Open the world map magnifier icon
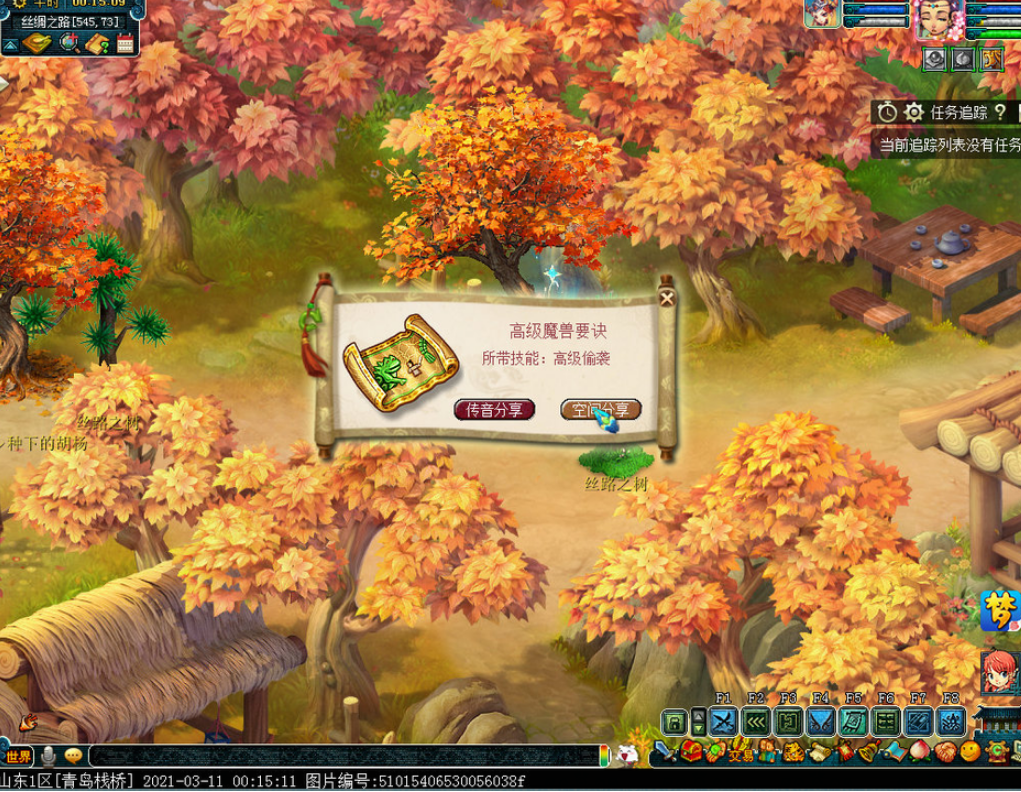This screenshot has height=792, width=1021. pyautogui.click(x=69, y=43)
